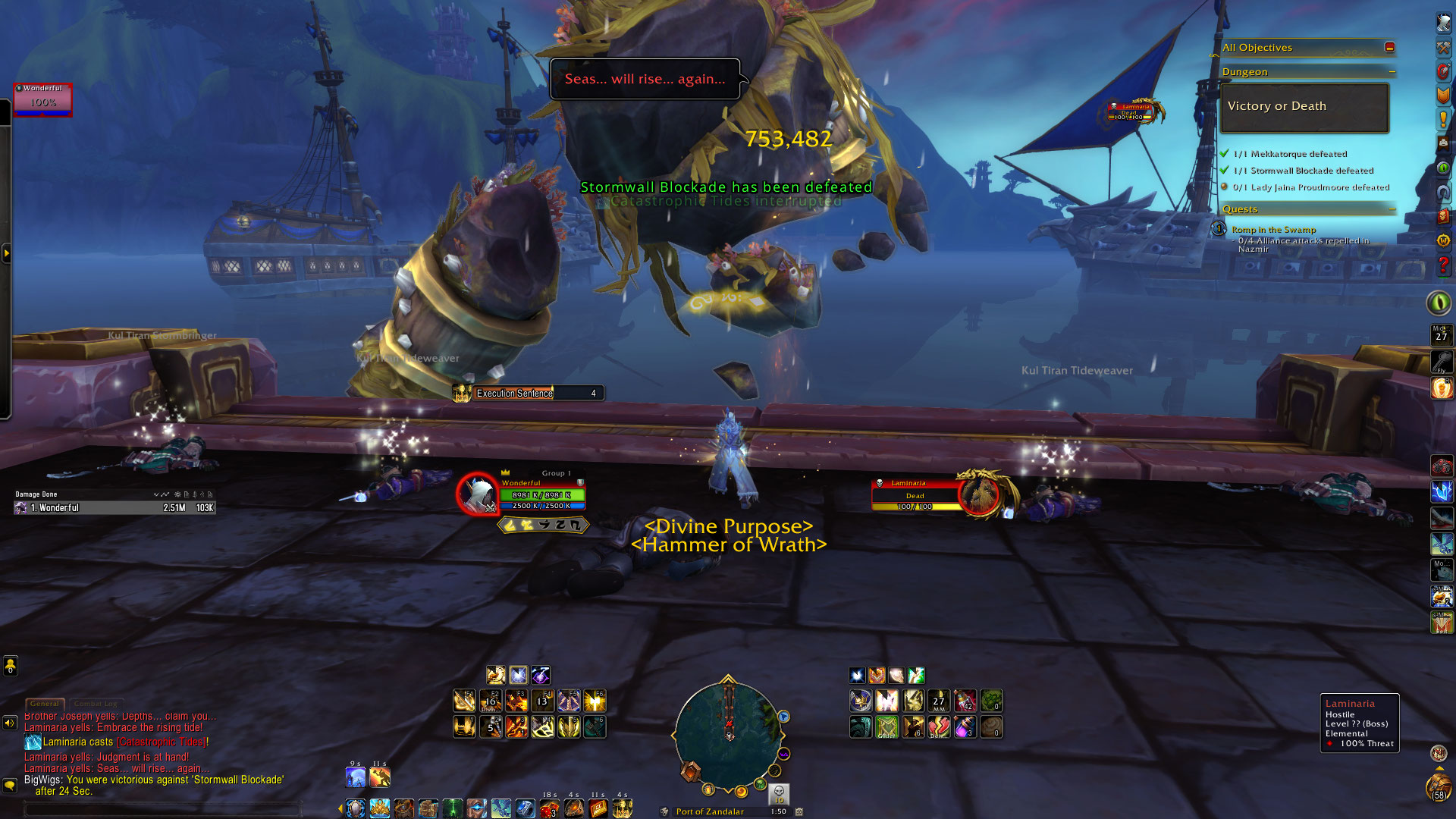This screenshot has width=1456, height=819.
Task: Click the Catastrophic Tides spell link in chat
Action: point(162,742)
